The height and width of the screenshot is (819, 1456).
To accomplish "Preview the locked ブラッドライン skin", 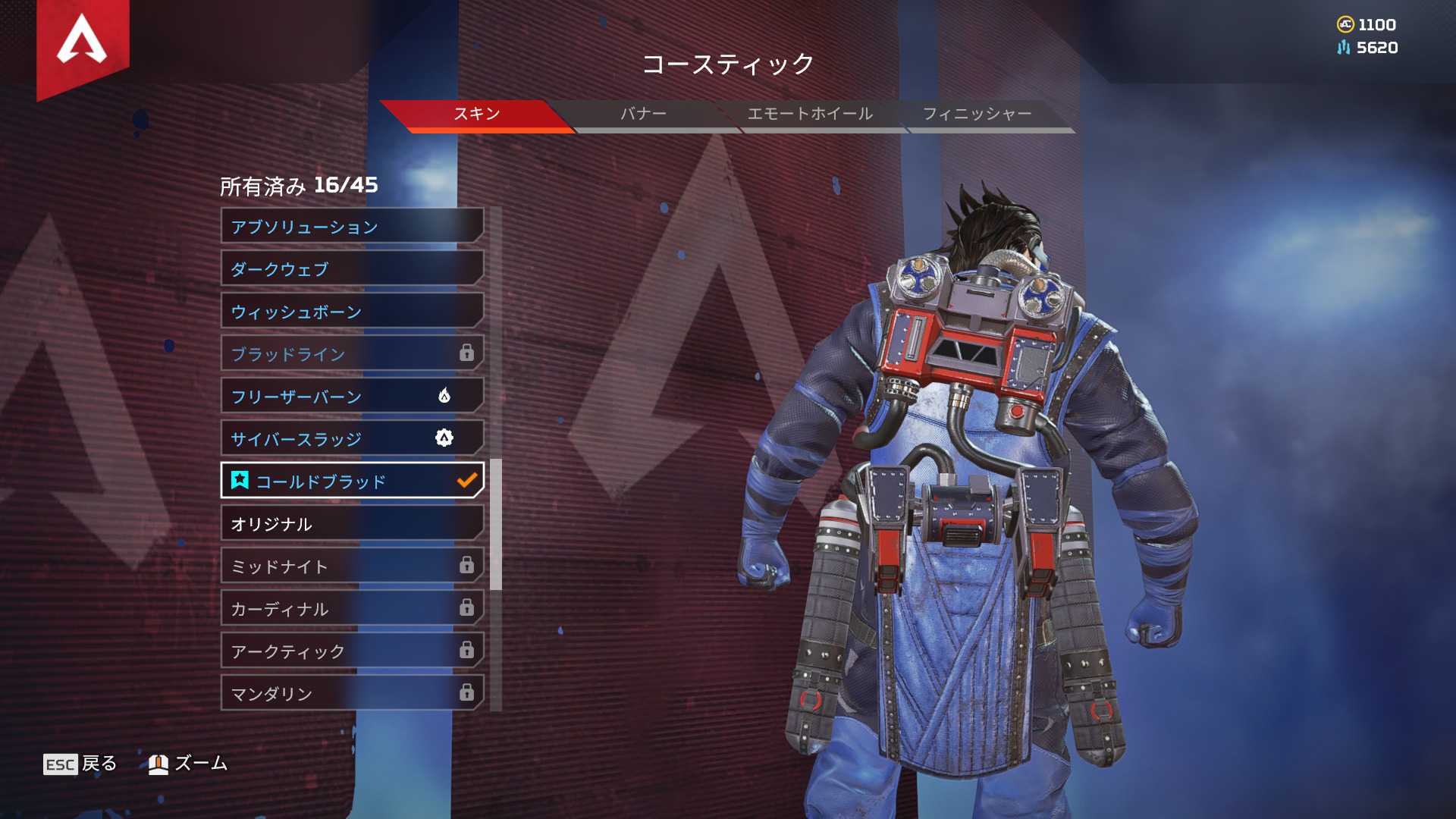I will [x=352, y=353].
